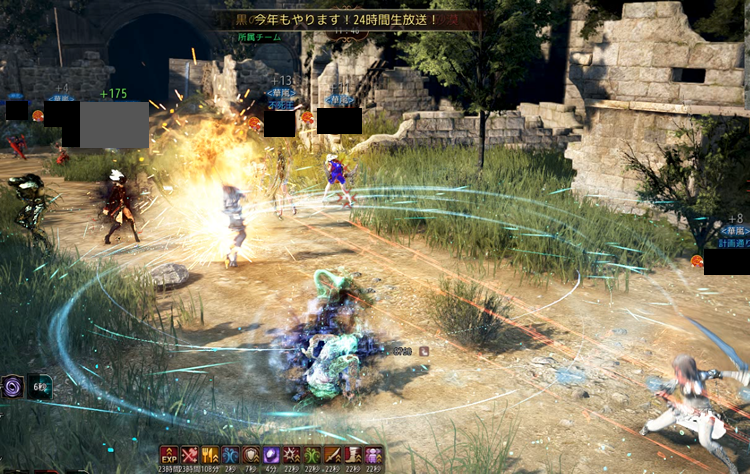The height and width of the screenshot is (474, 750).
Task: Click the EXP boost buff icon
Action: tap(169, 455)
